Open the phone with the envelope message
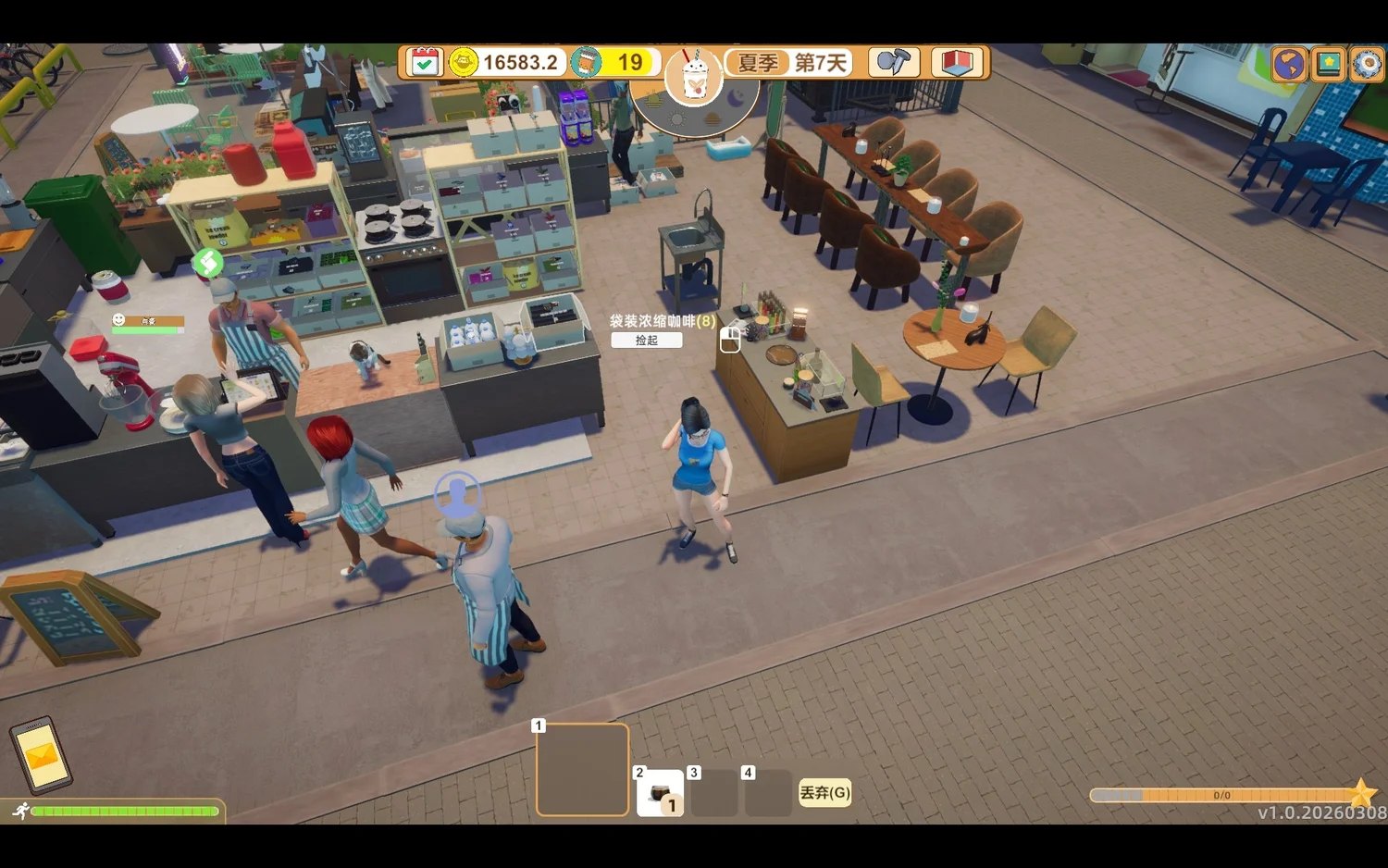 coord(41,756)
